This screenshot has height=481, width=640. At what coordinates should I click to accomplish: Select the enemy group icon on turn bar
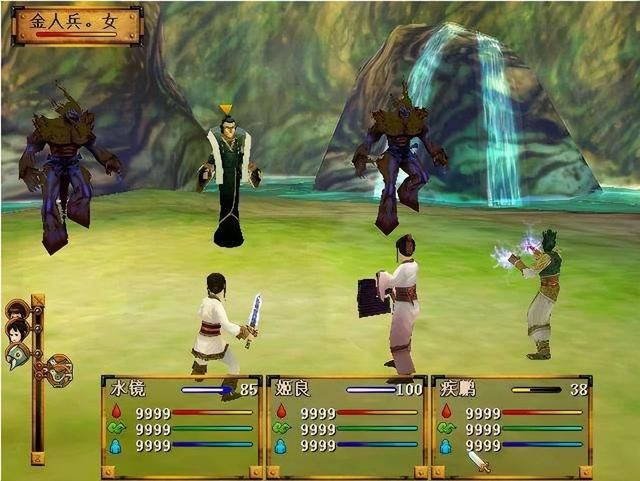click(59, 370)
